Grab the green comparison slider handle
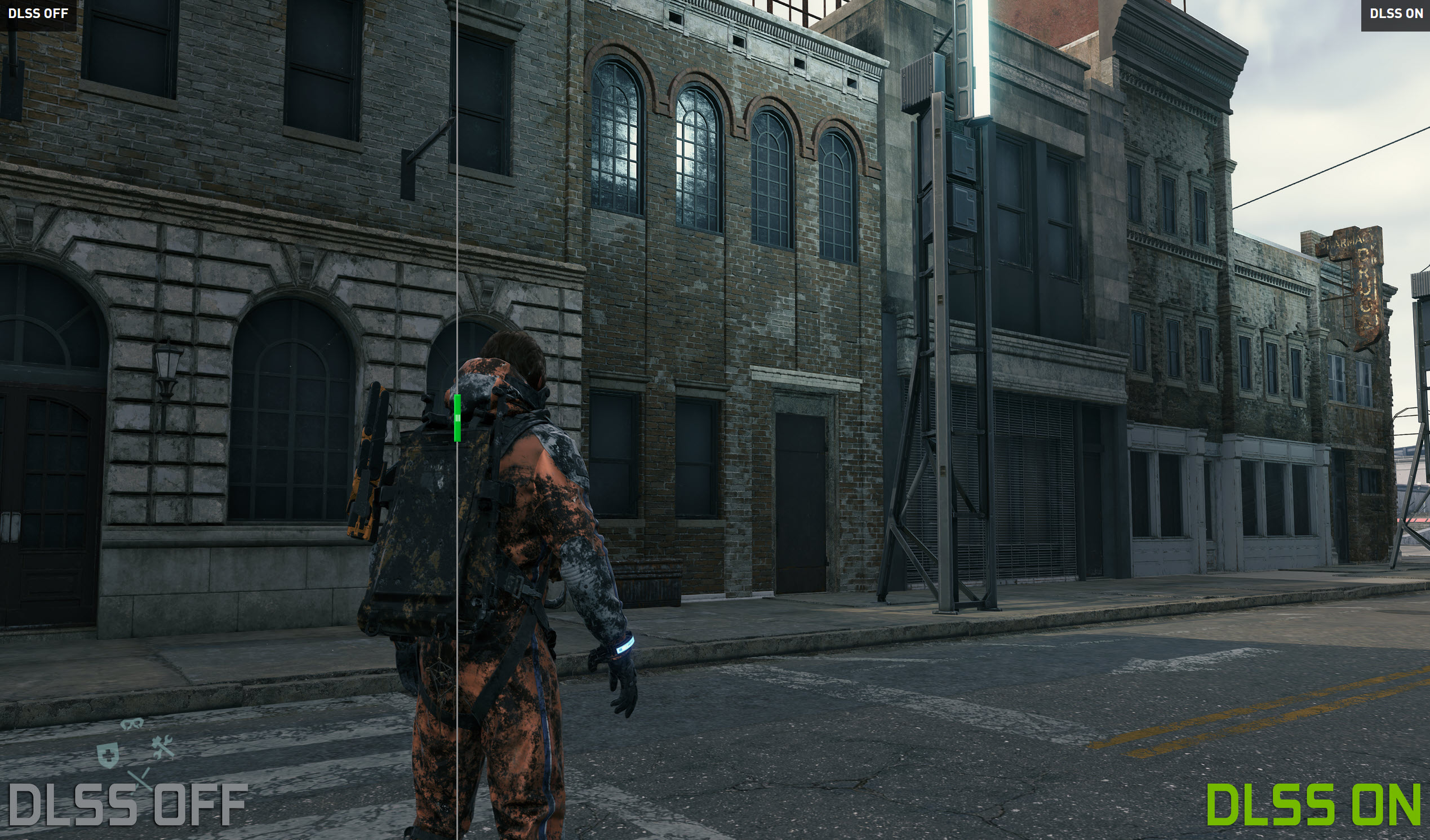The height and width of the screenshot is (840, 1430). pos(458,417)
